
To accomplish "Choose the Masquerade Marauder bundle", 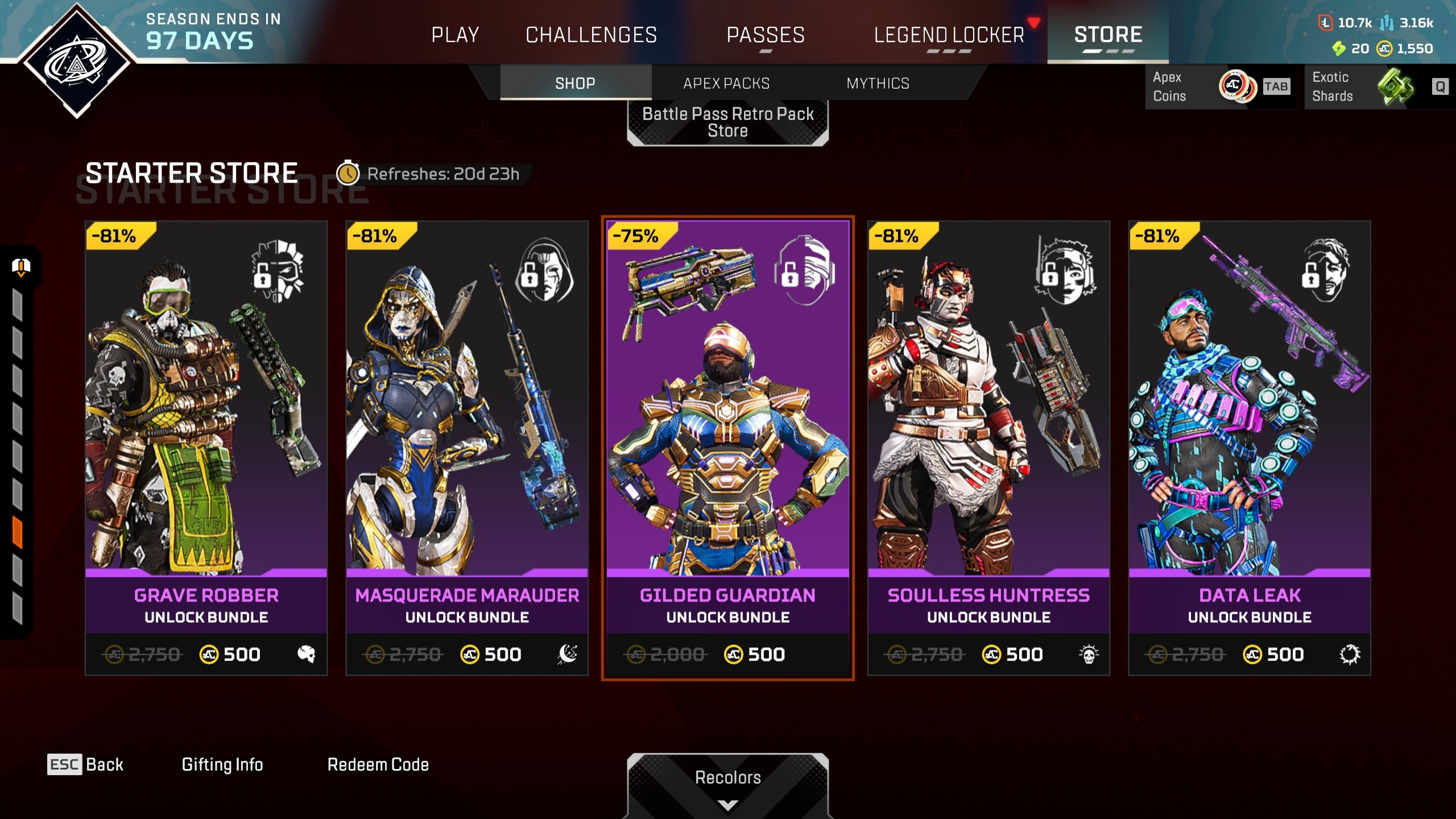I will point(467,448).
